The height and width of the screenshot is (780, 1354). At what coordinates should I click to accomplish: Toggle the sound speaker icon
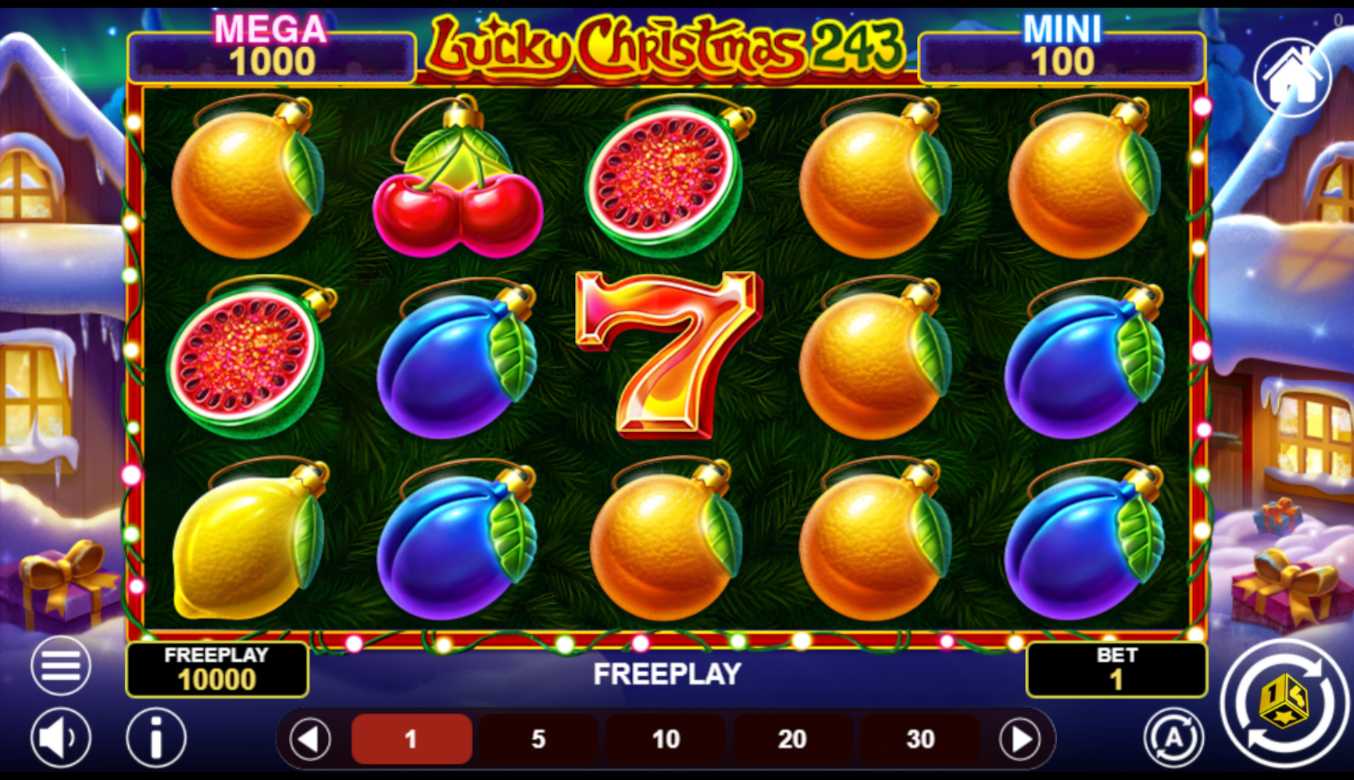[x=61, y=738]
